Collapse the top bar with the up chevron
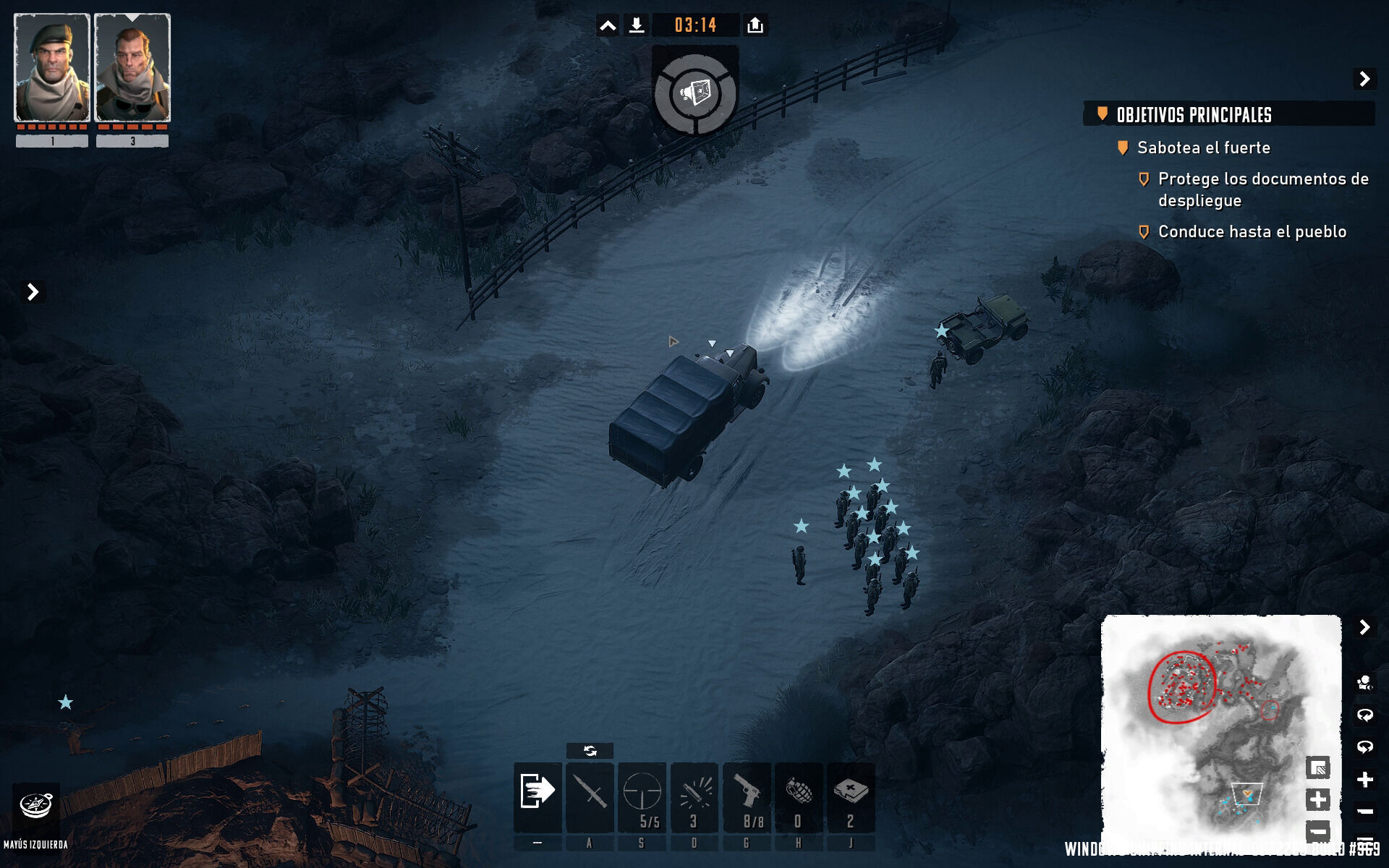 pyautogui.click(x=608, y=26)
